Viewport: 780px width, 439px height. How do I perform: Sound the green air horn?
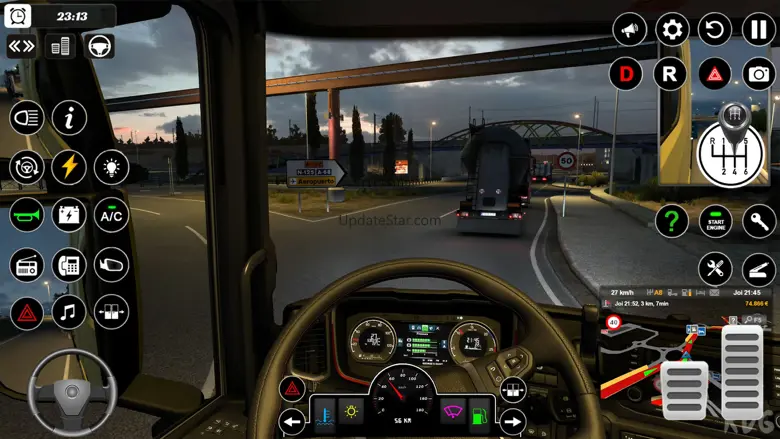click(26, 214)
